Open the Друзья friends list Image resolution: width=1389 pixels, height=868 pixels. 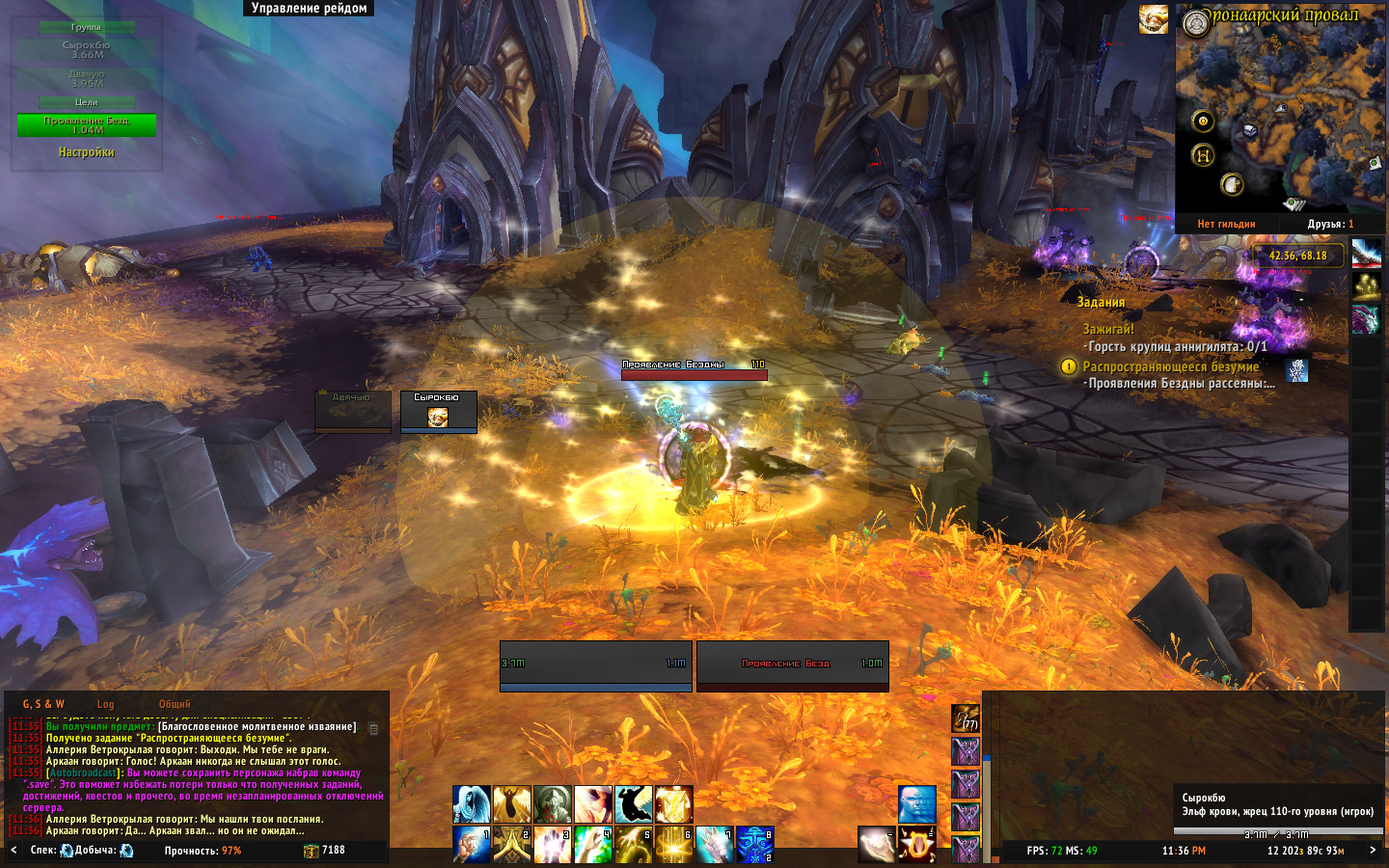click(1330, 224)
